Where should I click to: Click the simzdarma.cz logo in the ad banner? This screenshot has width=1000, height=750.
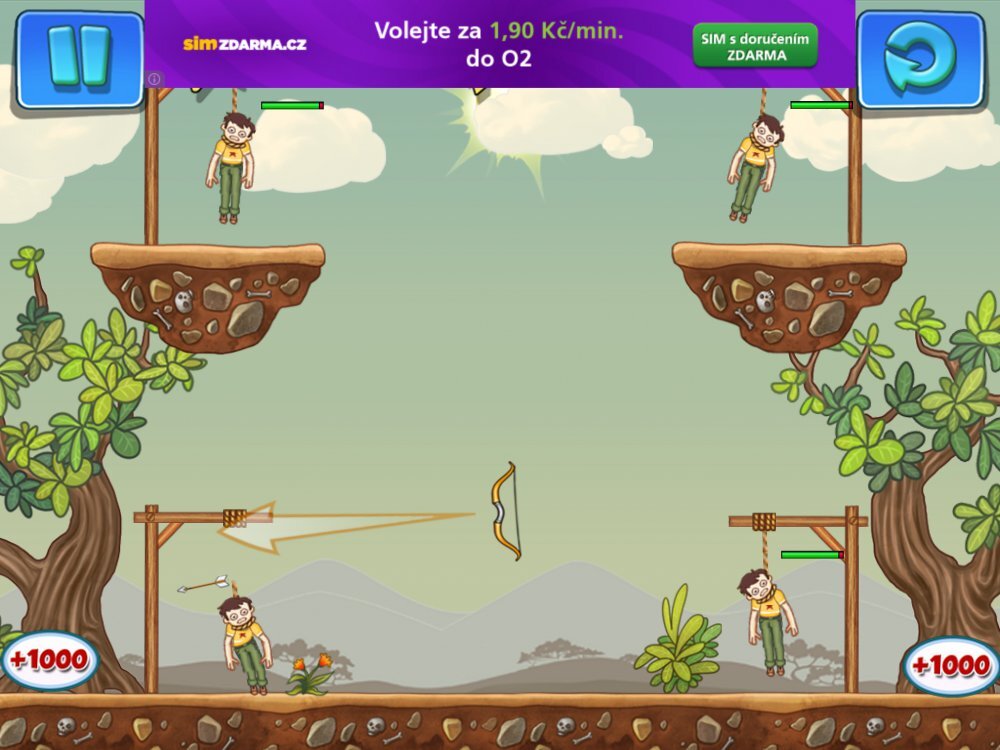tap(244, 44)
